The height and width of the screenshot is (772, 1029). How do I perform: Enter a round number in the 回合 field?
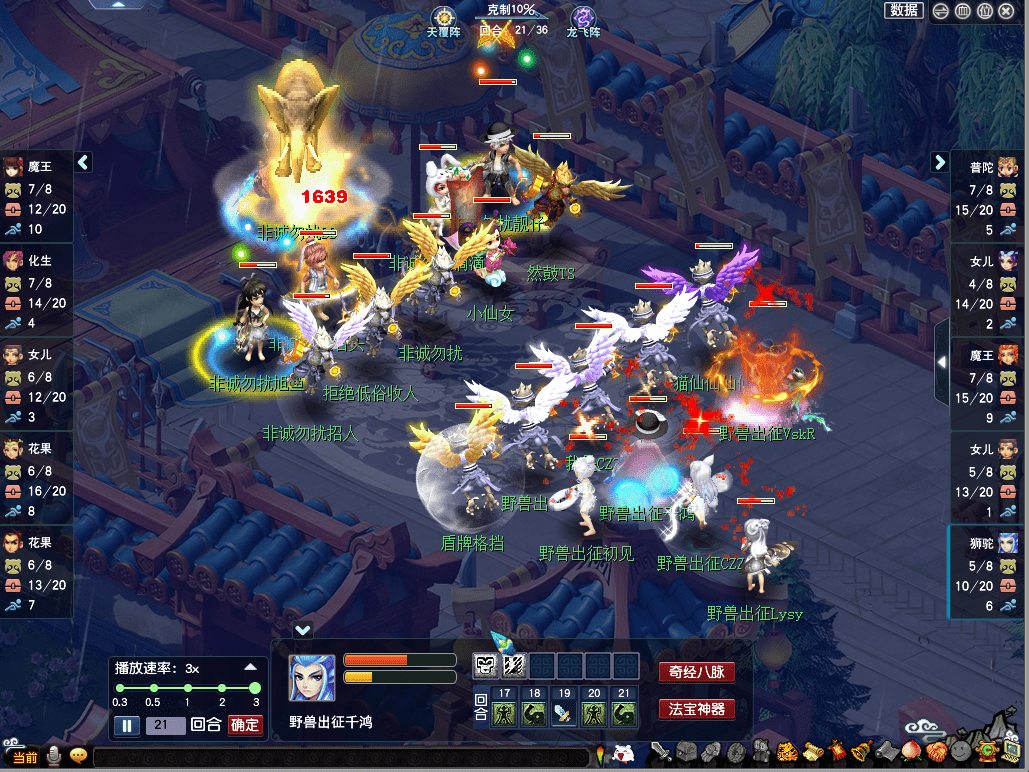coord(165,726)
